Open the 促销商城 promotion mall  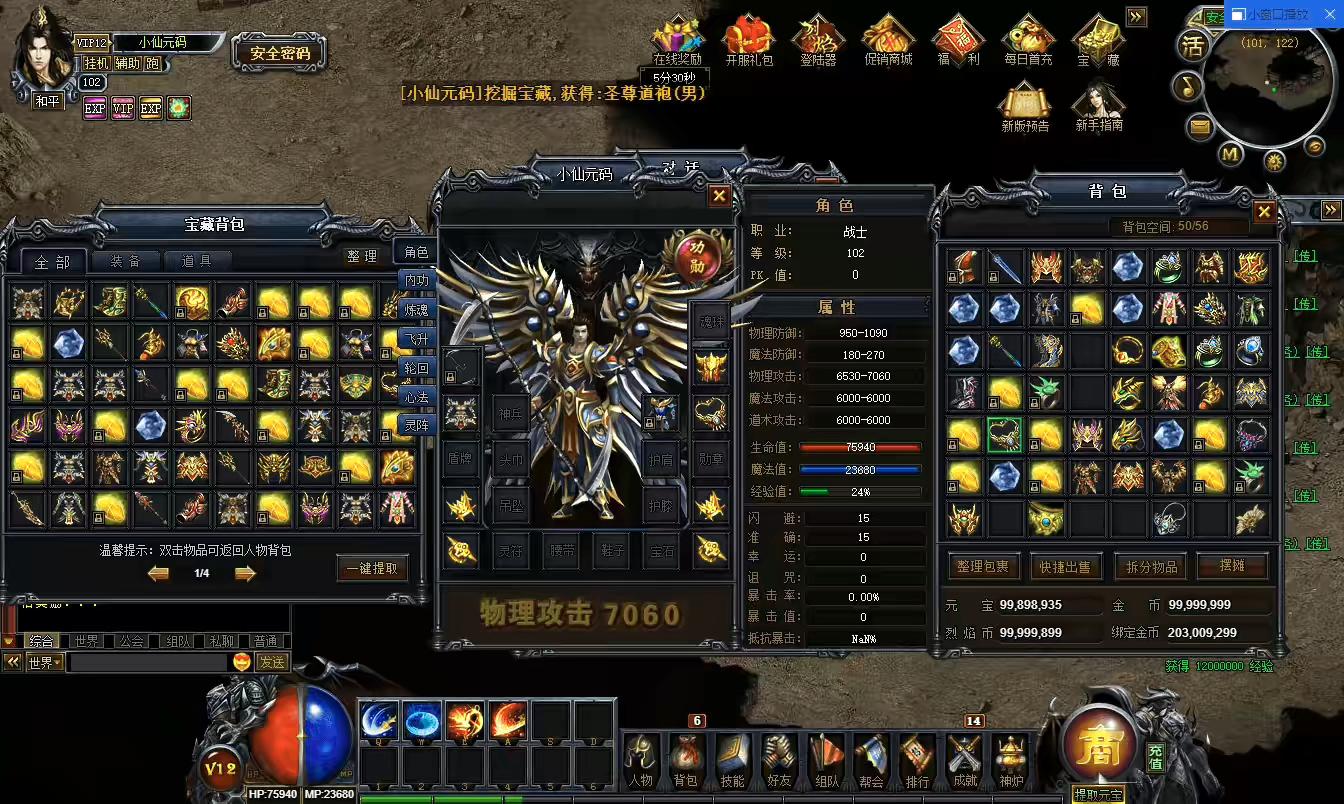pos(888,38)
